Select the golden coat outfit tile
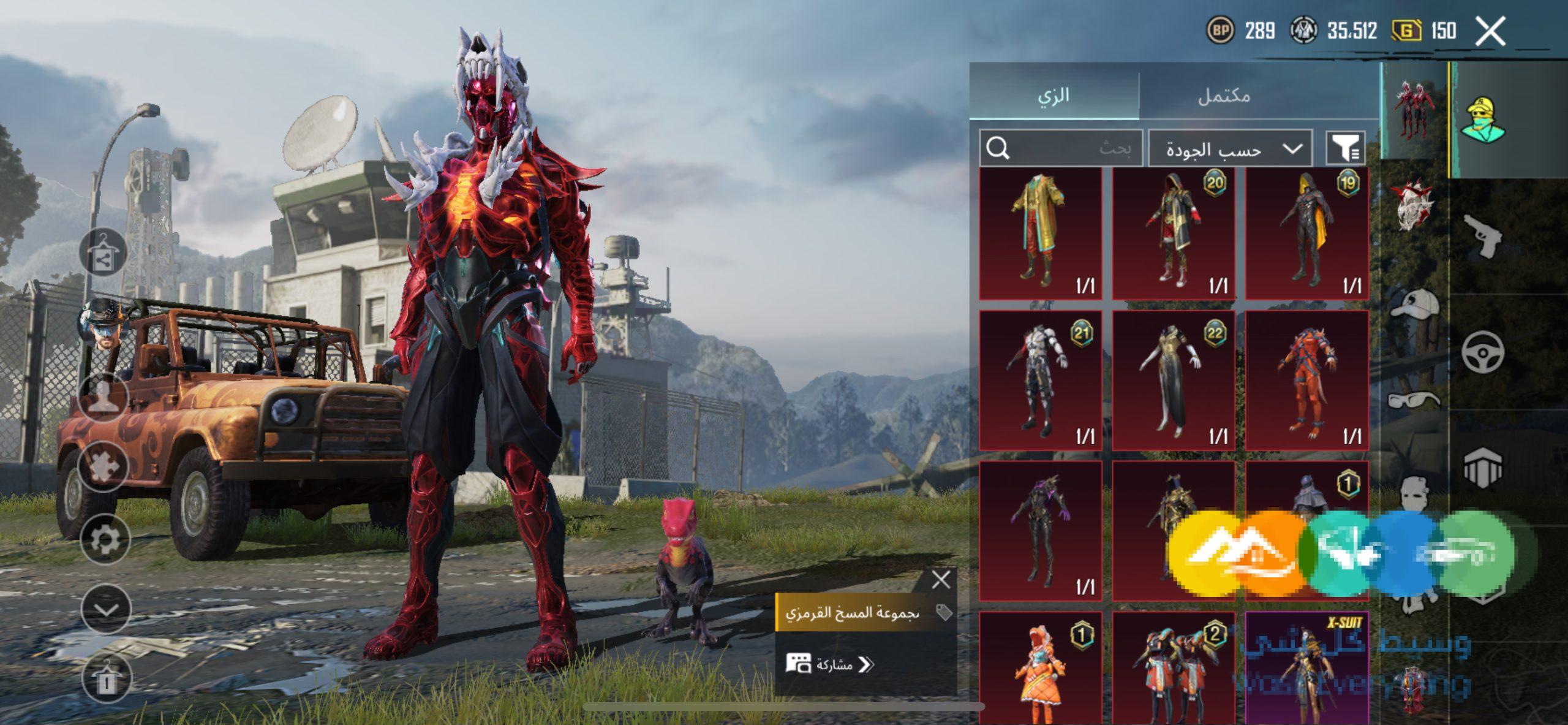The height and width of the screenshot is (725, 1568). tap(1040, 233)
